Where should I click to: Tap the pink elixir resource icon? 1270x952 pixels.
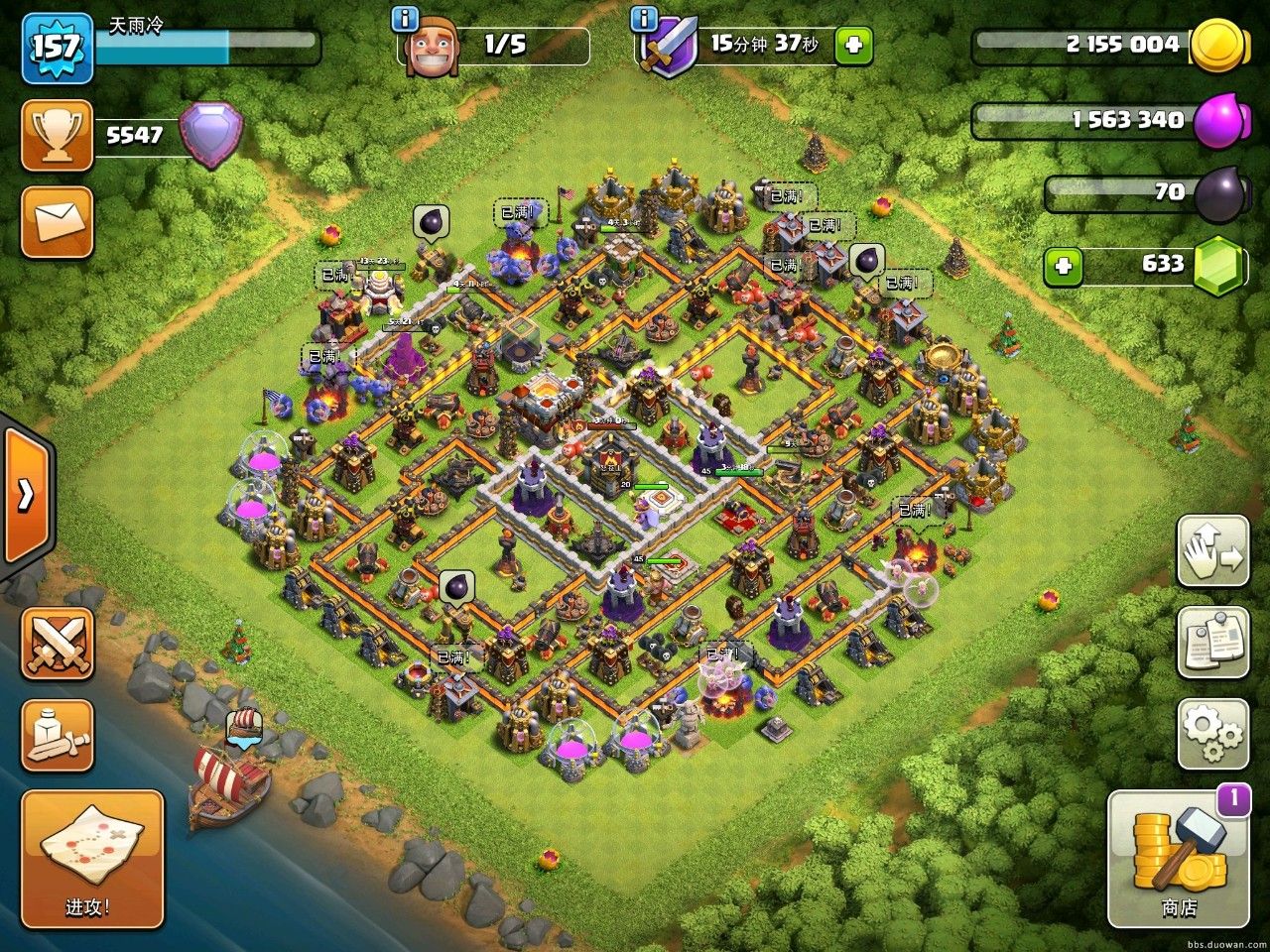pyautogui.click(x=1216, y=121)
